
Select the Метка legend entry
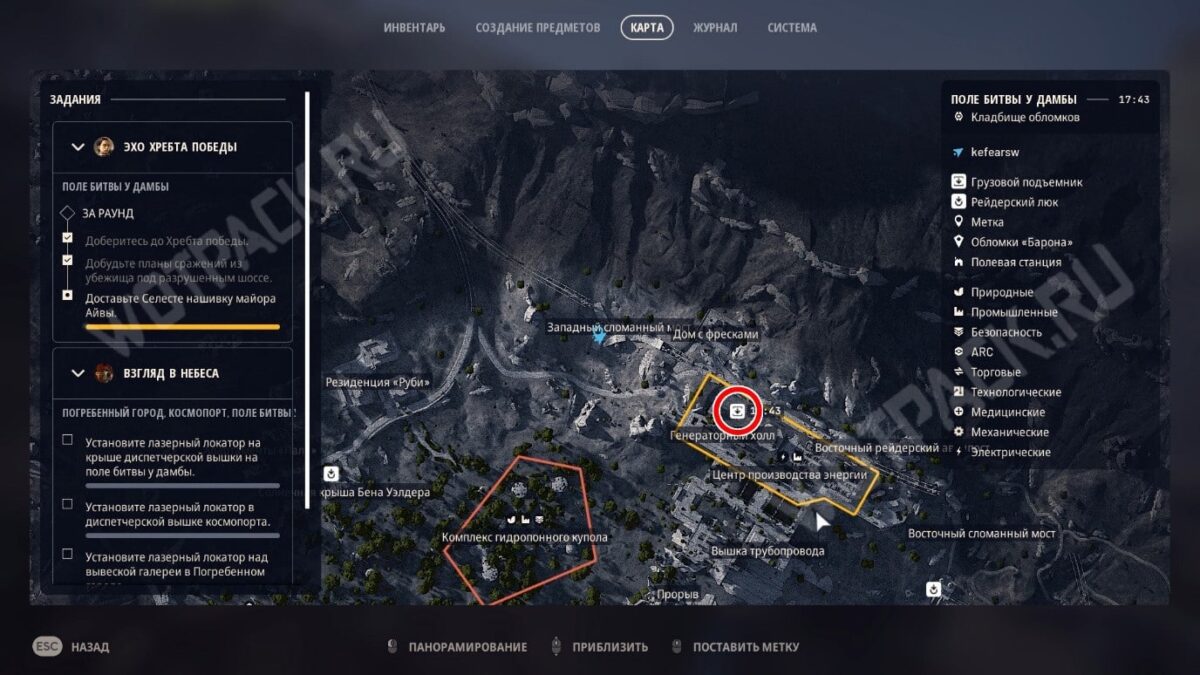[x=987, y=222]
